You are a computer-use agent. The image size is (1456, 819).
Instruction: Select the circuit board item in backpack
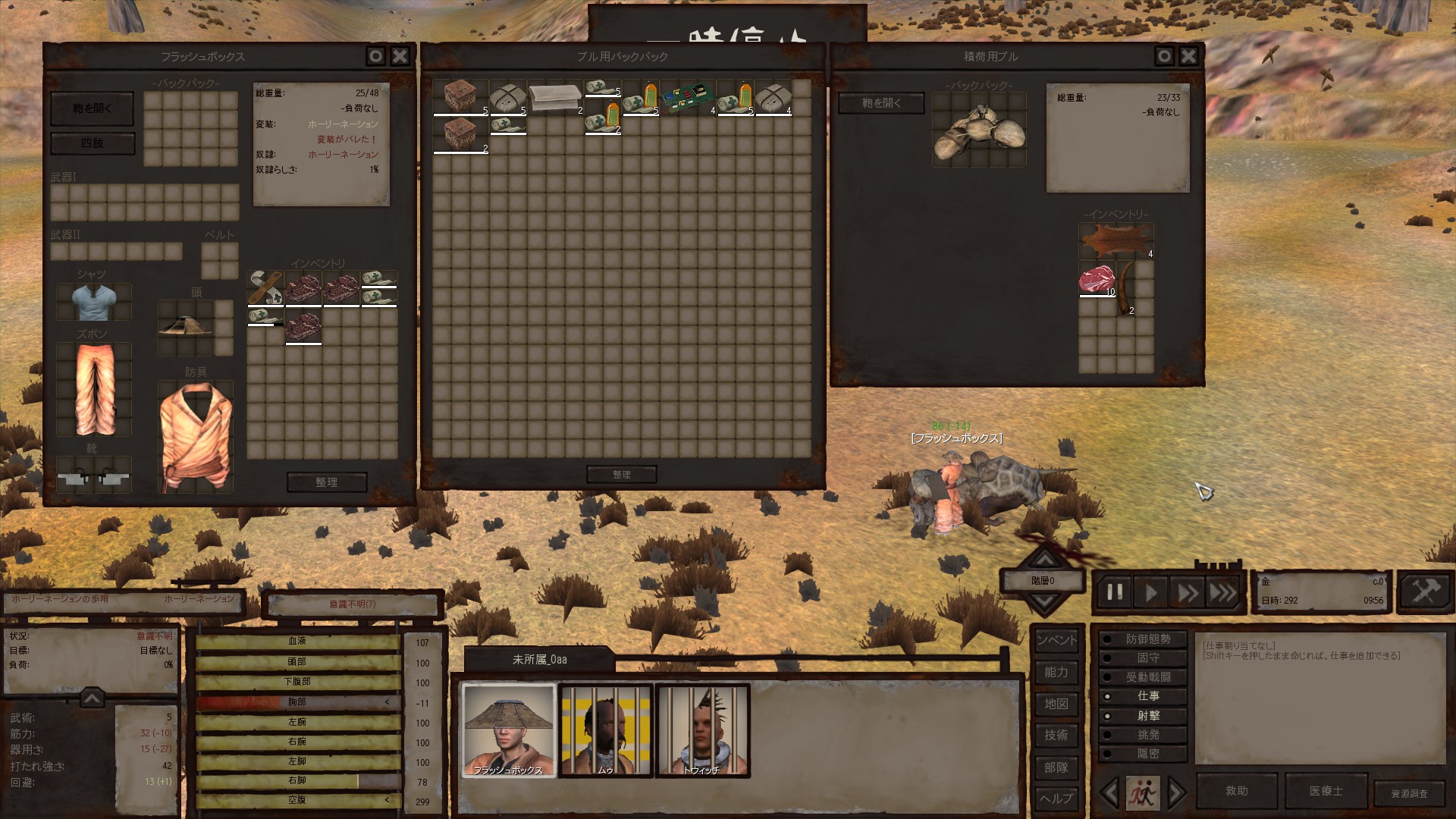[x=689, y=98]
